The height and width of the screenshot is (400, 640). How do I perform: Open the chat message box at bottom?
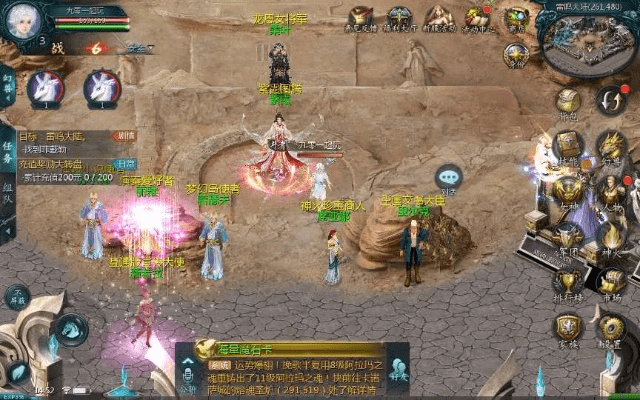point(290,372)
